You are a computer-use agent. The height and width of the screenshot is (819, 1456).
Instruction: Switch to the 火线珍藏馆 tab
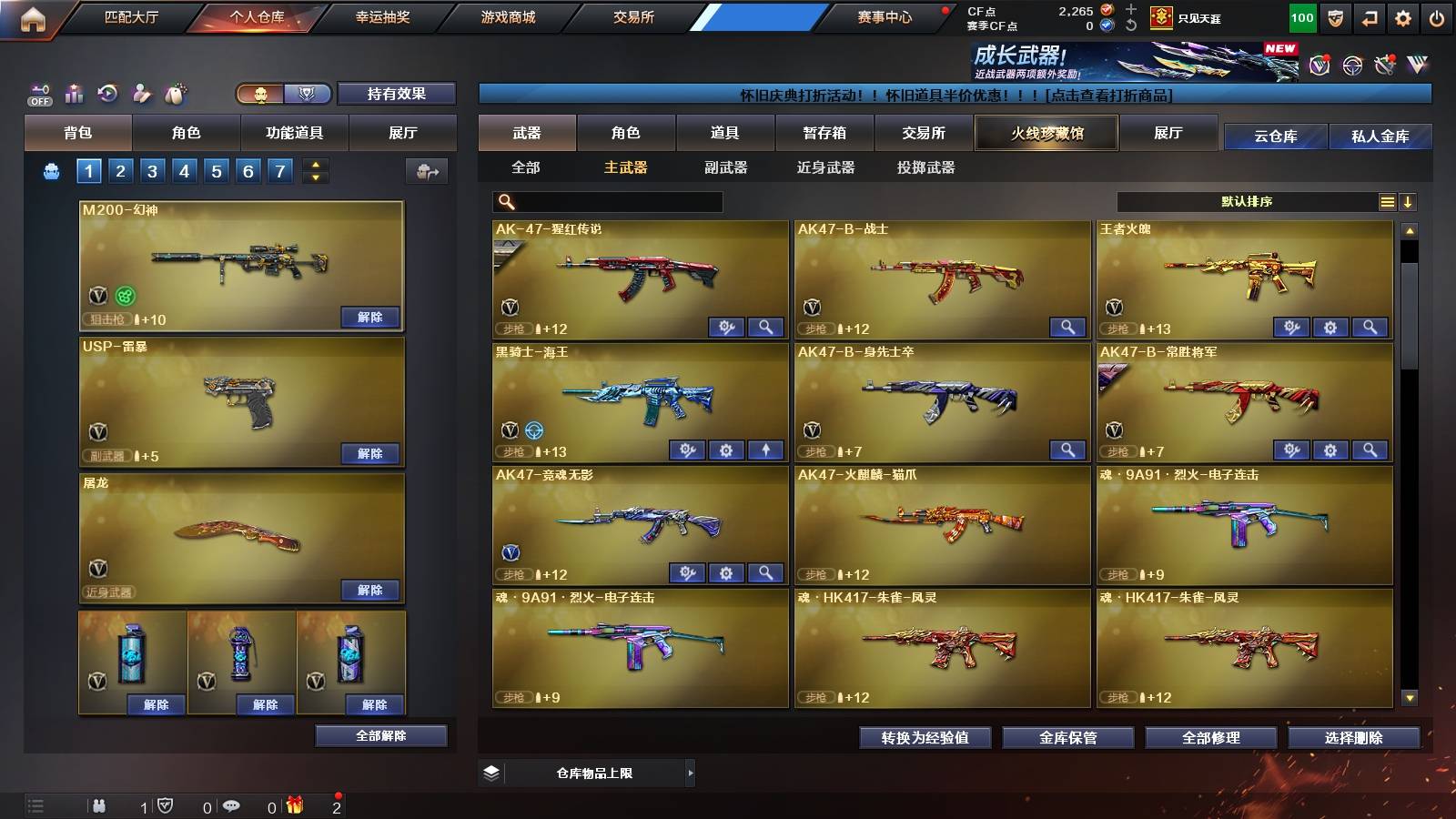click(1046, 133)
